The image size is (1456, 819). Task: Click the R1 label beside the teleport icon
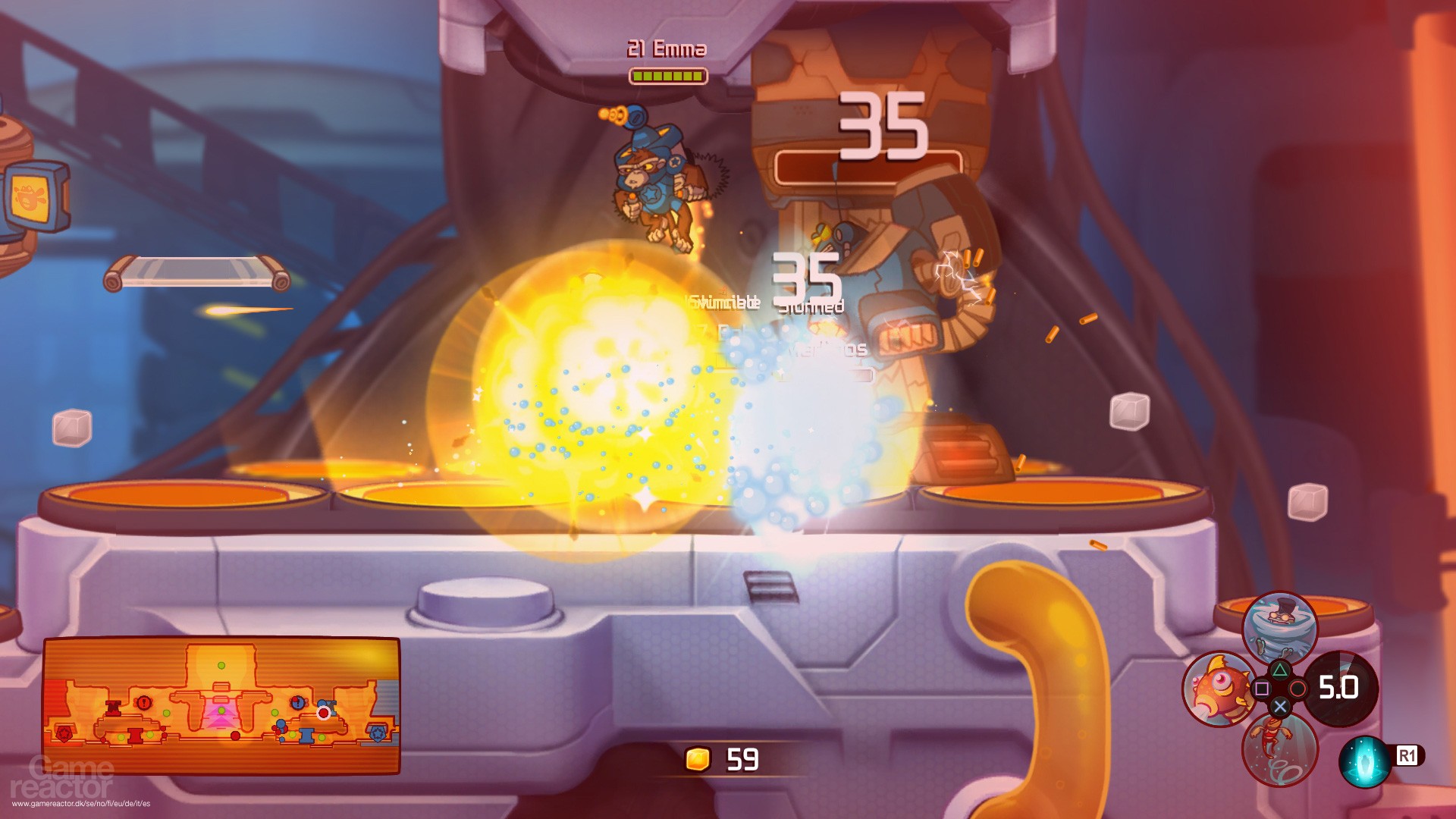[1407, 755]
